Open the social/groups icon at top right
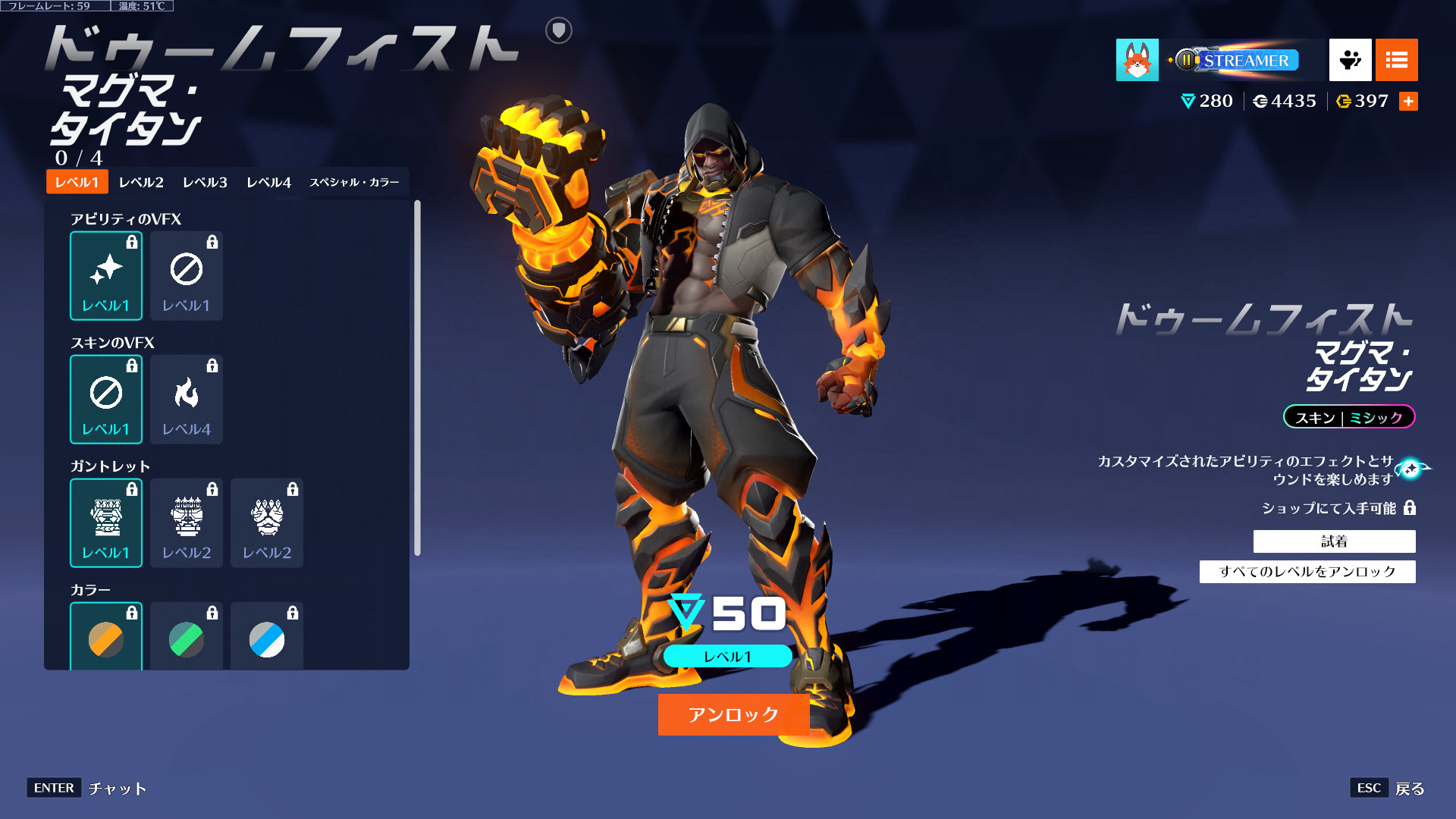This screenshot has height=819, width=1456. tap(1349, 60)
